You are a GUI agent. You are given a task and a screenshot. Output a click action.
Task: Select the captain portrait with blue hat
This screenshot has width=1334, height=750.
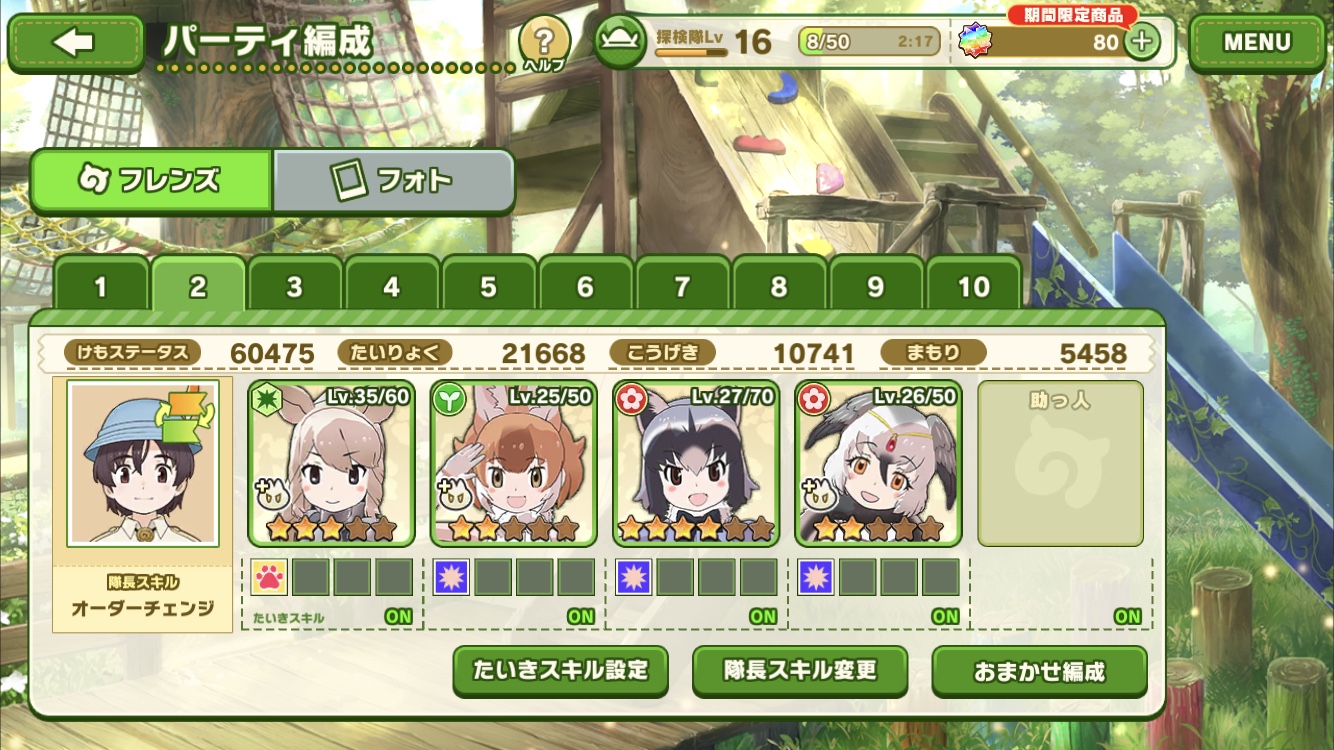click(143, 462)
